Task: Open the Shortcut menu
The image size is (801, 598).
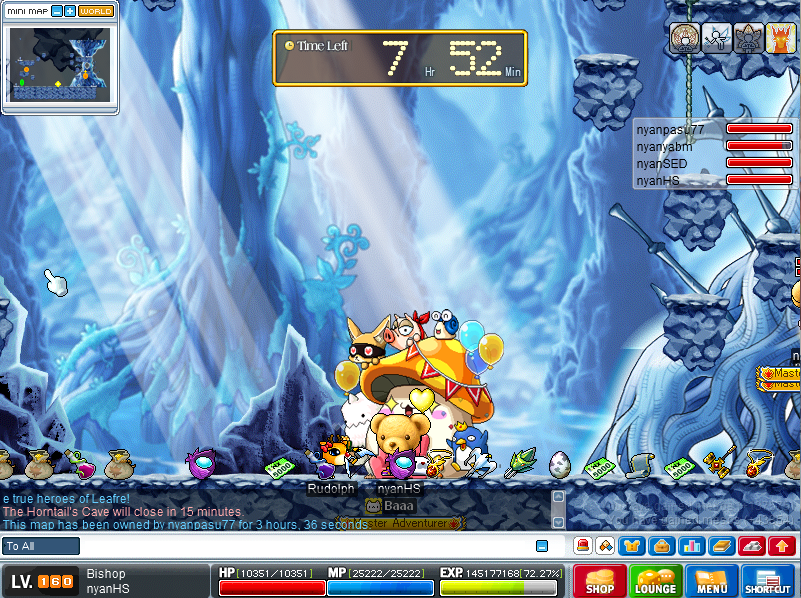Action: (768, 581)
